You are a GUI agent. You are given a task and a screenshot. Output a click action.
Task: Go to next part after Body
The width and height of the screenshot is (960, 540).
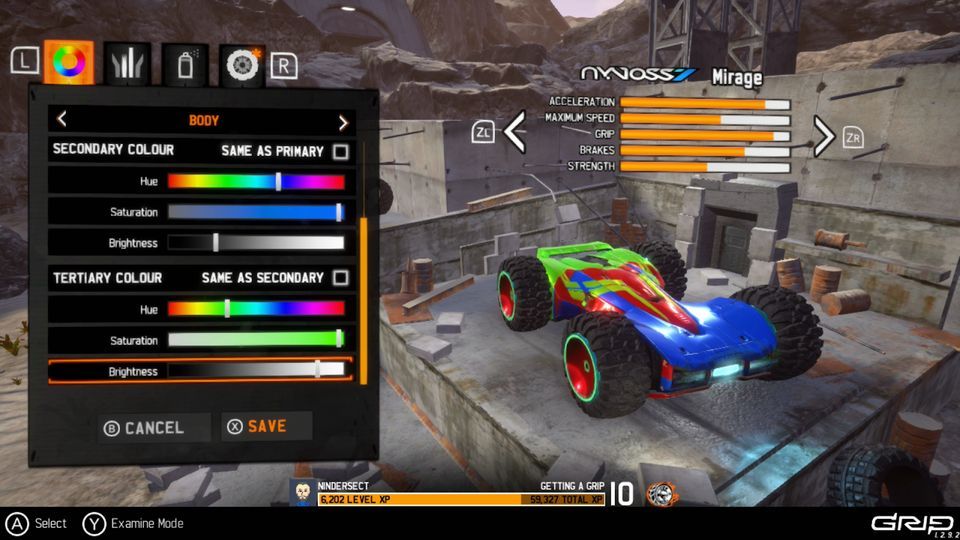point(343,122)
